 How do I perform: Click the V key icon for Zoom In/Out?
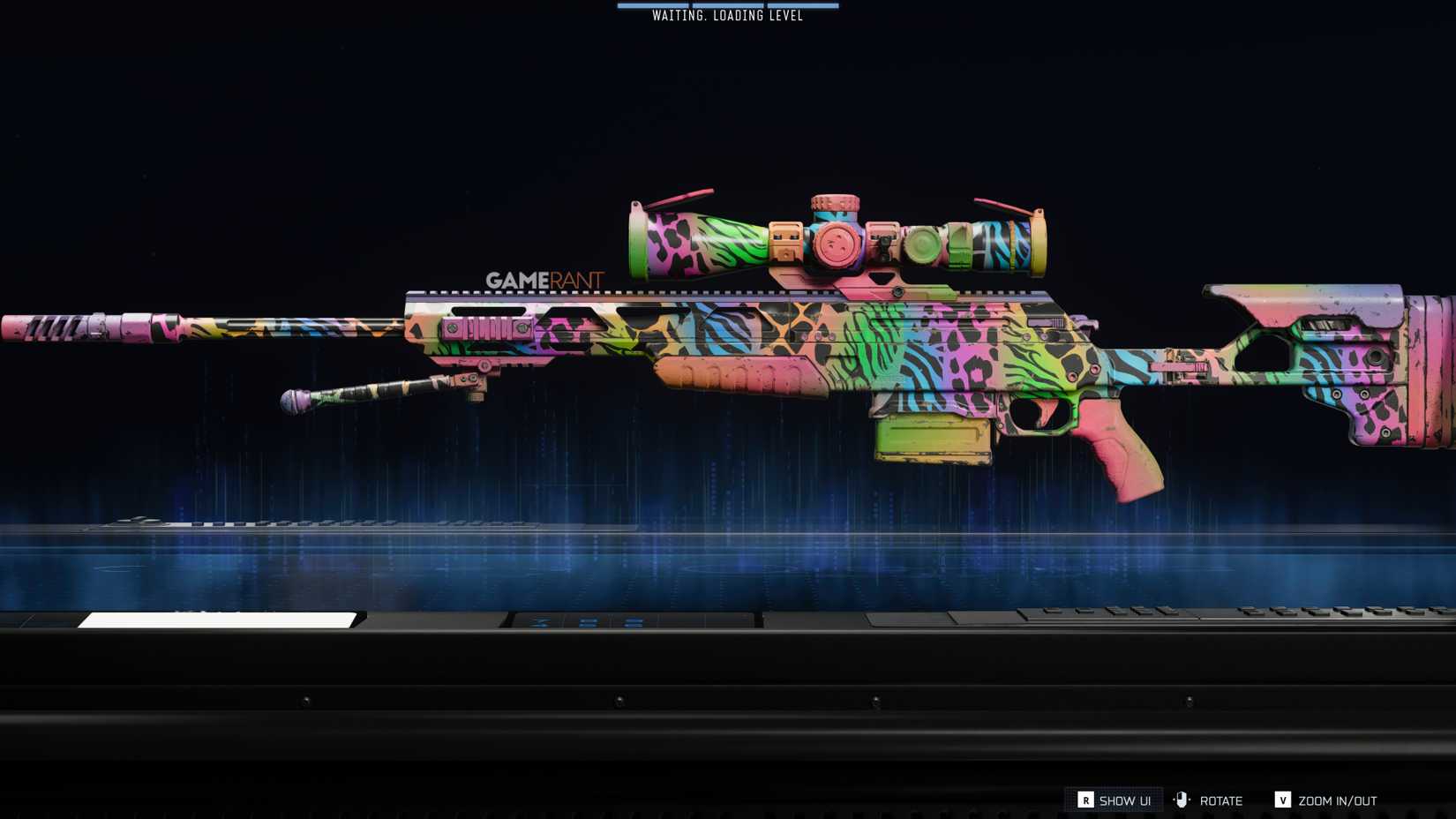(x=1284, y=800)
